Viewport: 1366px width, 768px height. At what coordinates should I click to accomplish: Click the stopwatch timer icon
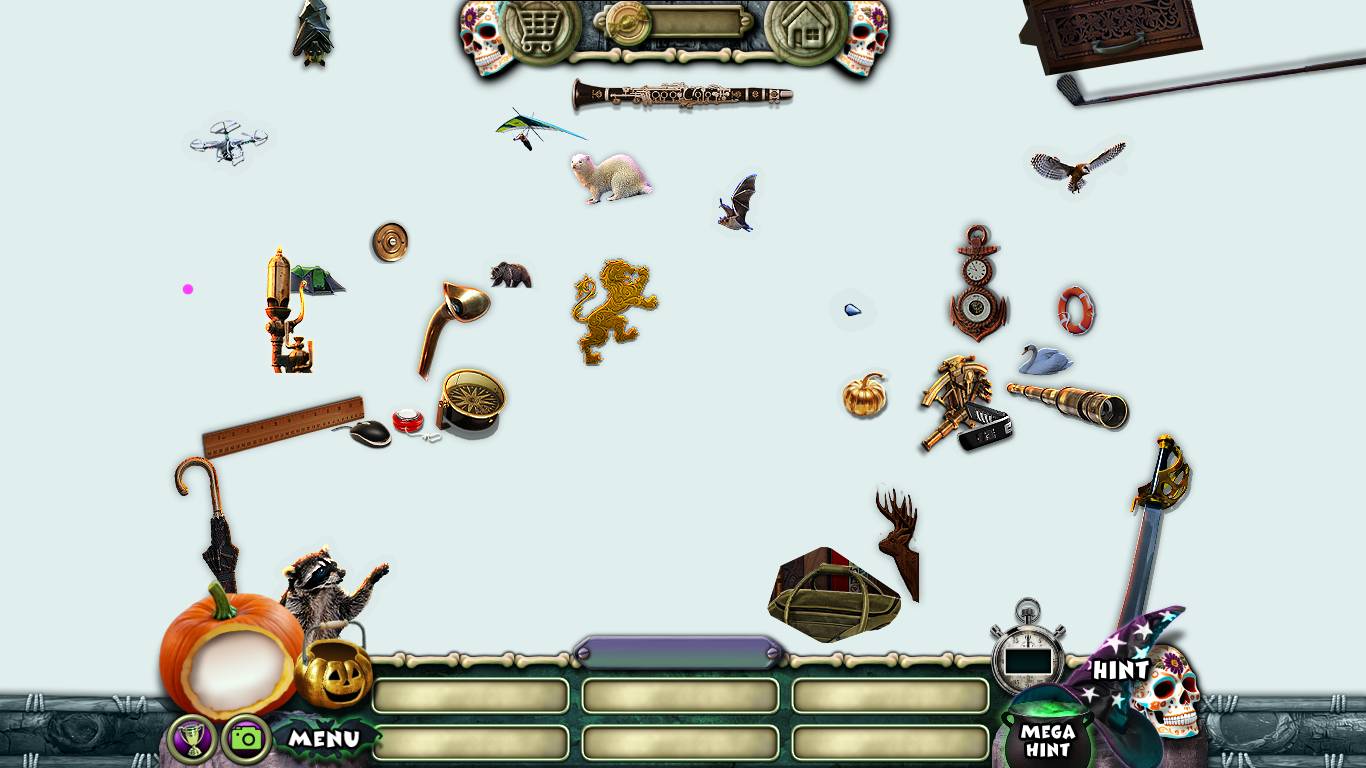pos(1027,653)
